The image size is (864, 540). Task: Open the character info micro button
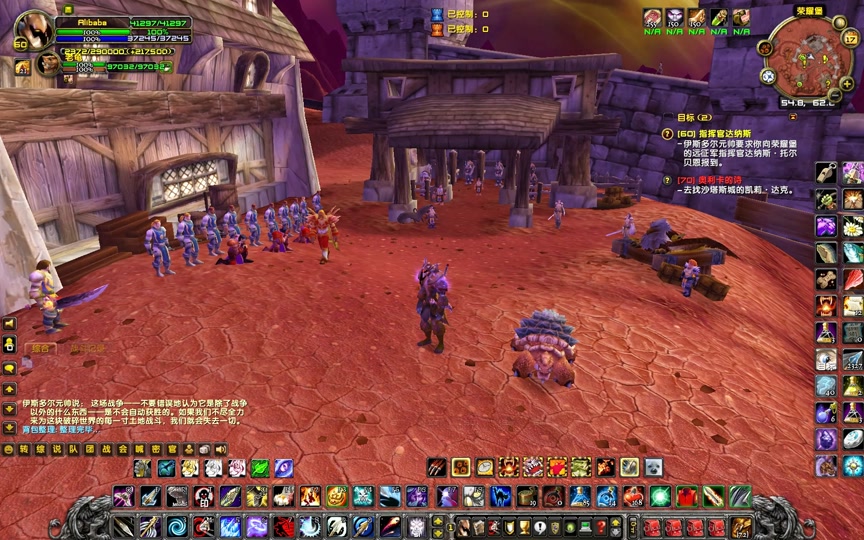coord(463,527)
